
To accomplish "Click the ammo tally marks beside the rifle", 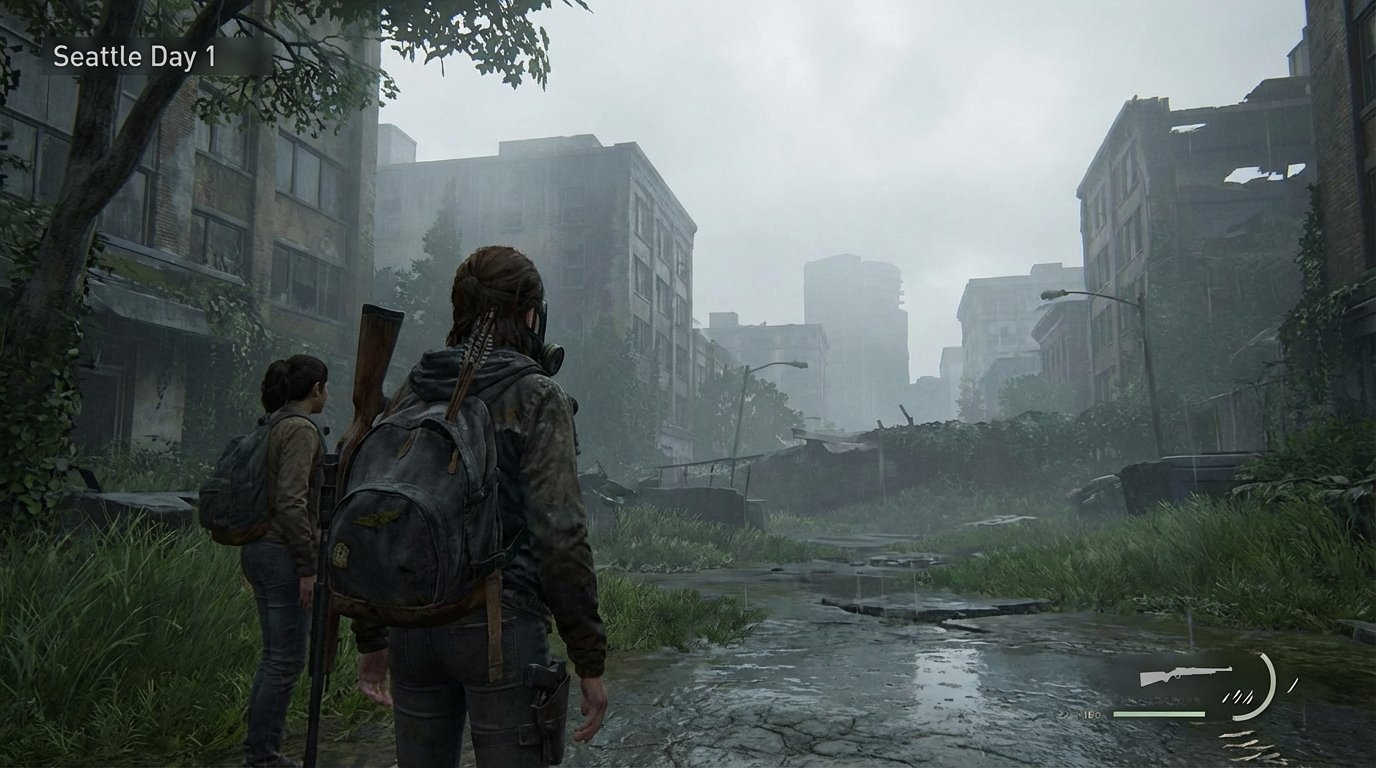I will (x=1238, y=696).
